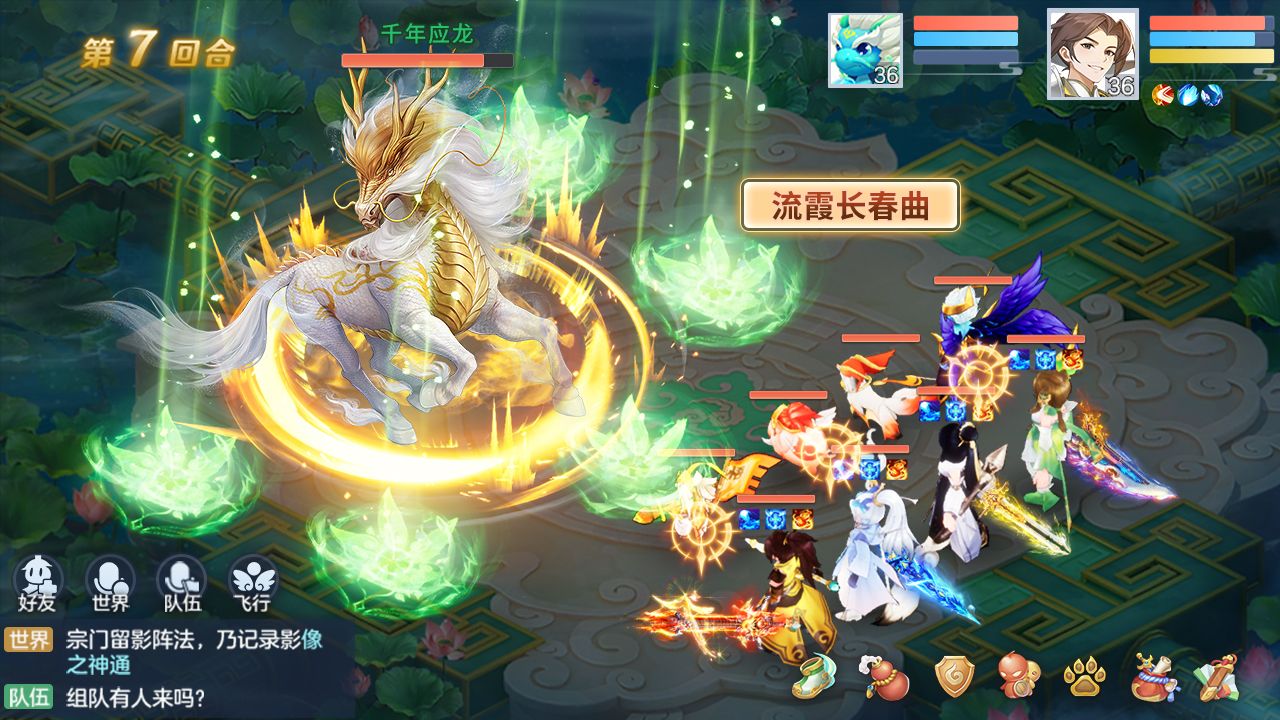Click the red doll with shield icon
1280x720 pixels.
(1018, 677)
